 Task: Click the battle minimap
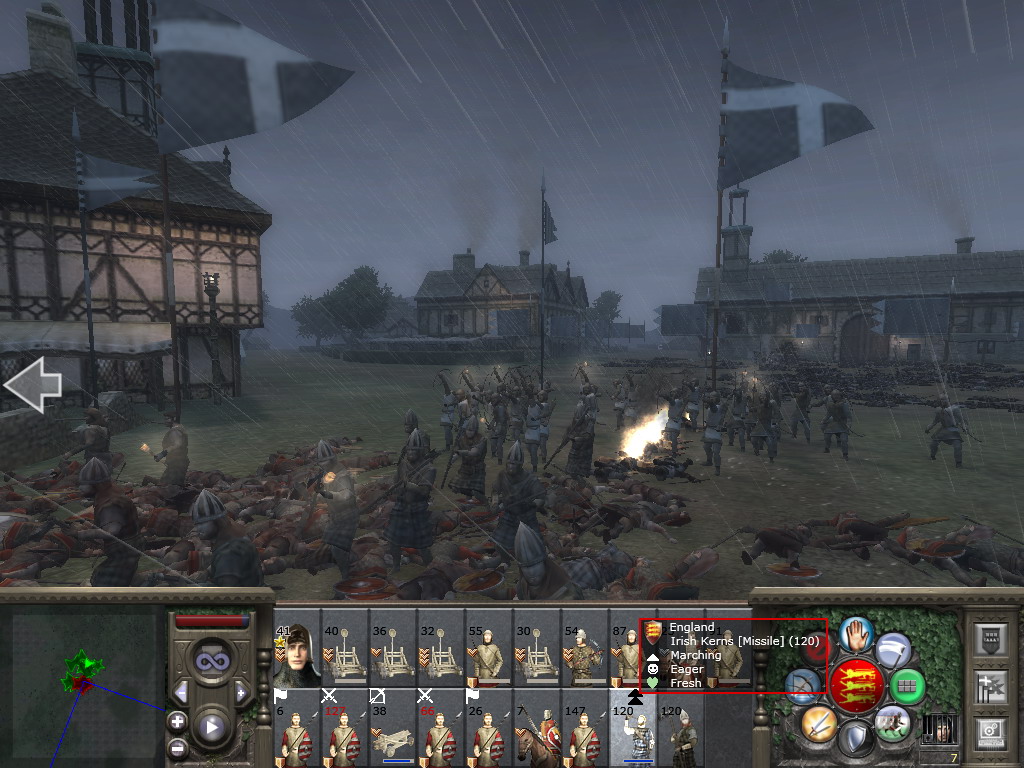point(82,680)
